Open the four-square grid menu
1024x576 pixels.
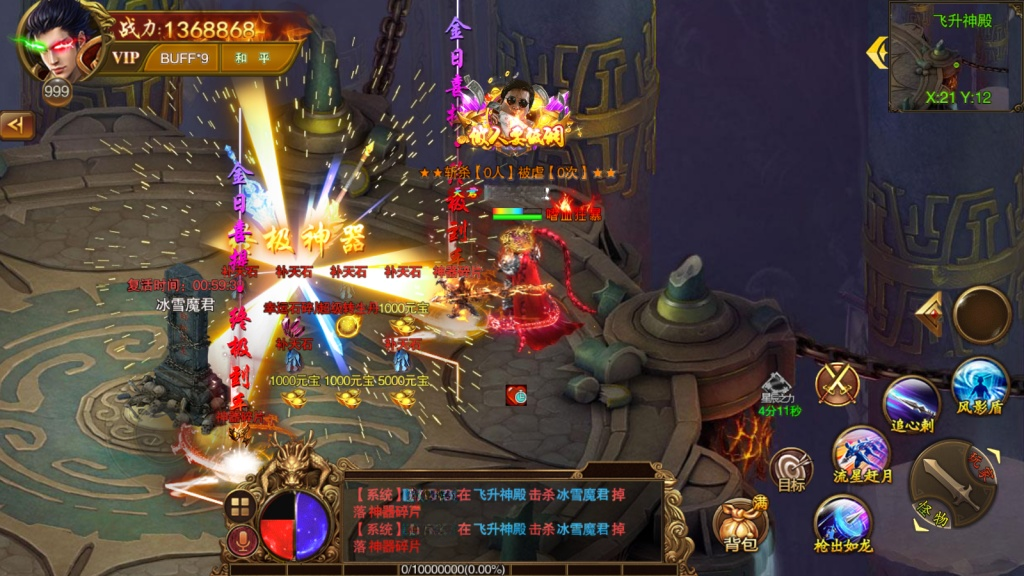click(x=238, y=506)
